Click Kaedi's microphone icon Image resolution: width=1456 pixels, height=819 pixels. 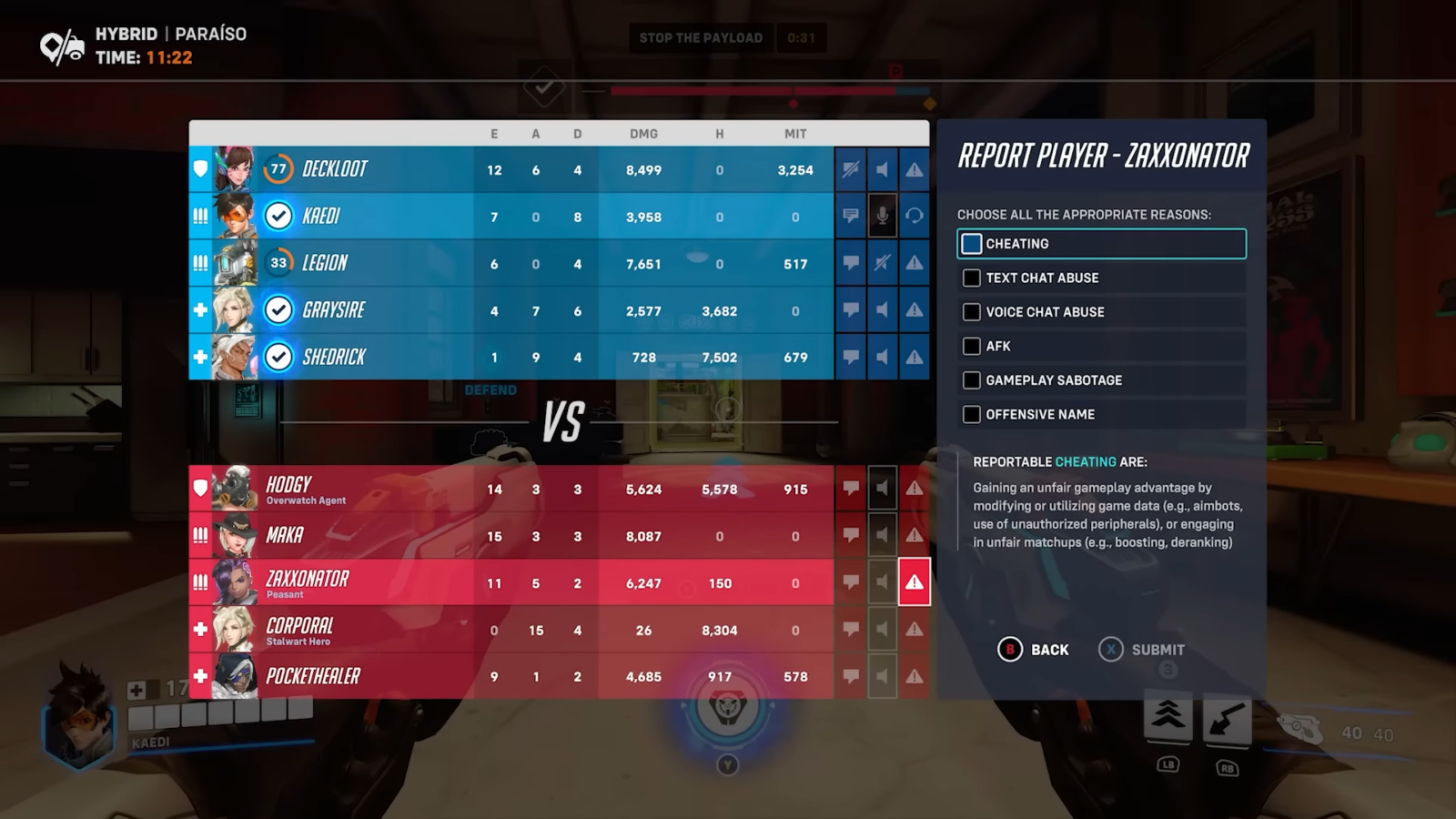pos(882,216)
